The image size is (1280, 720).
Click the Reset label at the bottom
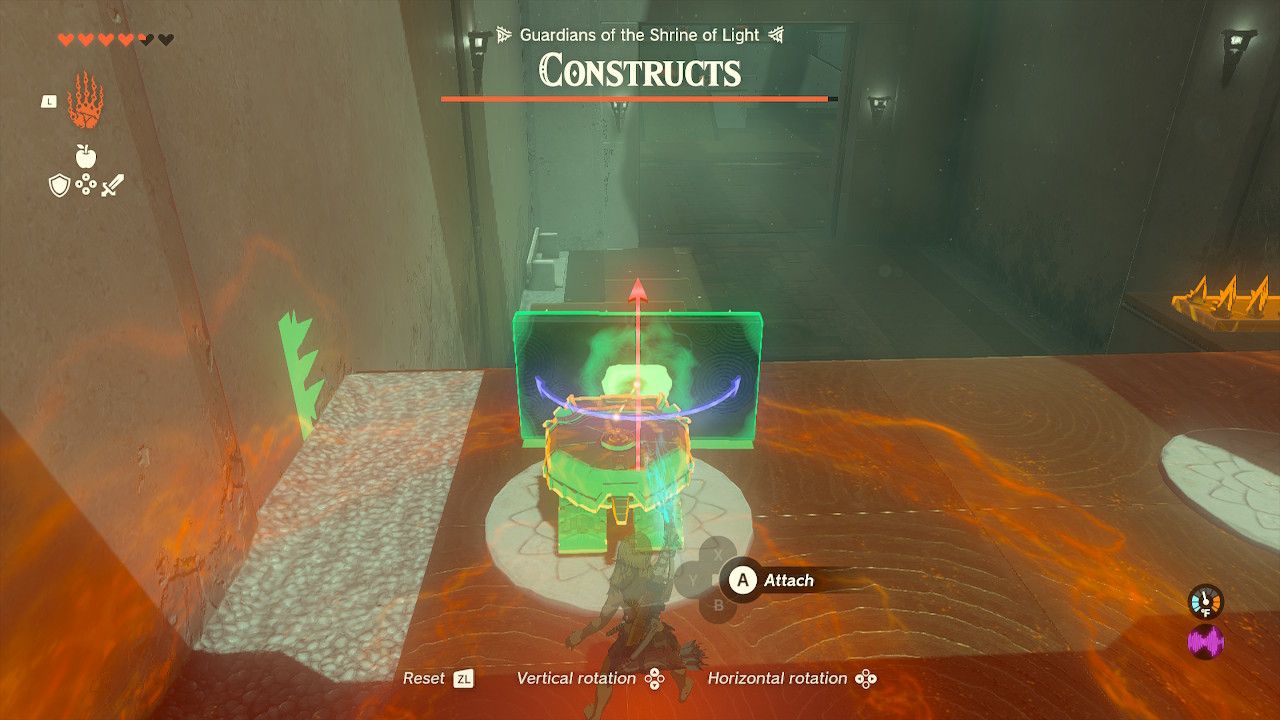[x=425, y=677]
